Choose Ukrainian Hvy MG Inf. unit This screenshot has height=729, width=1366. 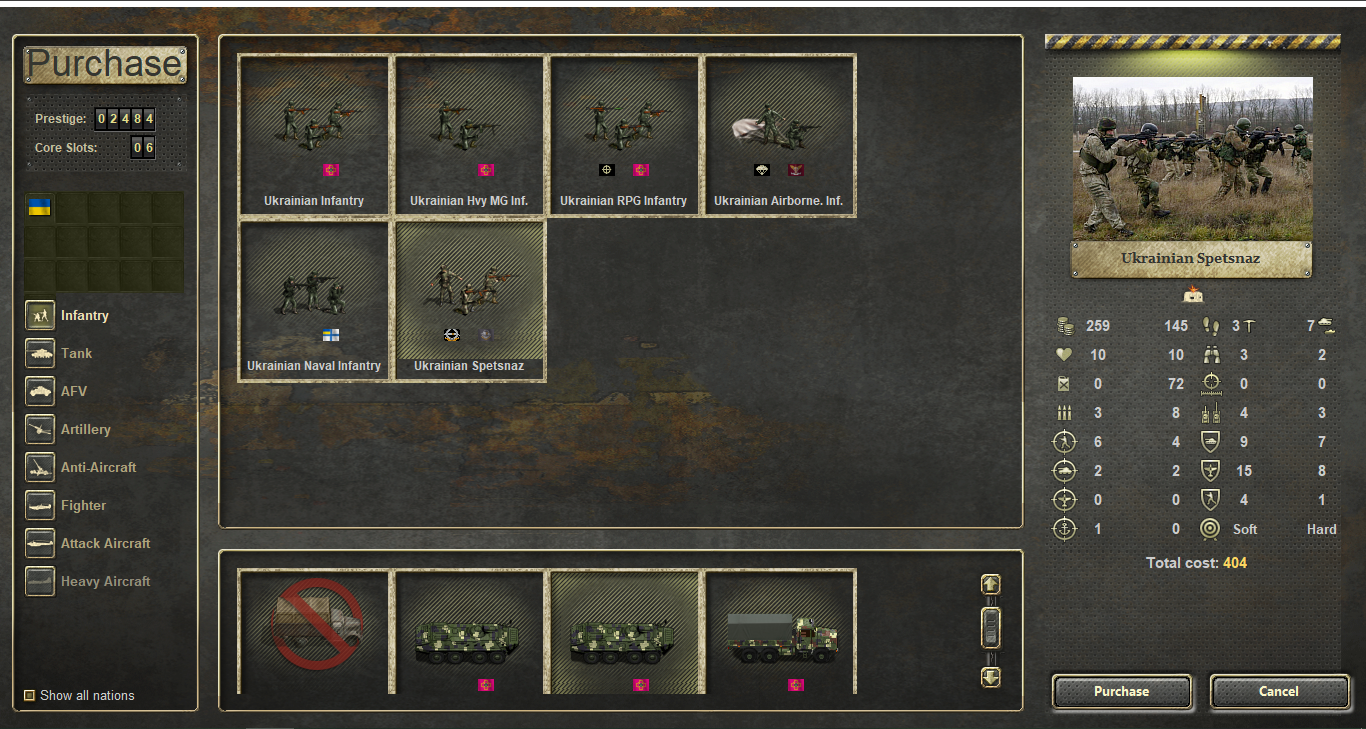(x=469, y=135)
